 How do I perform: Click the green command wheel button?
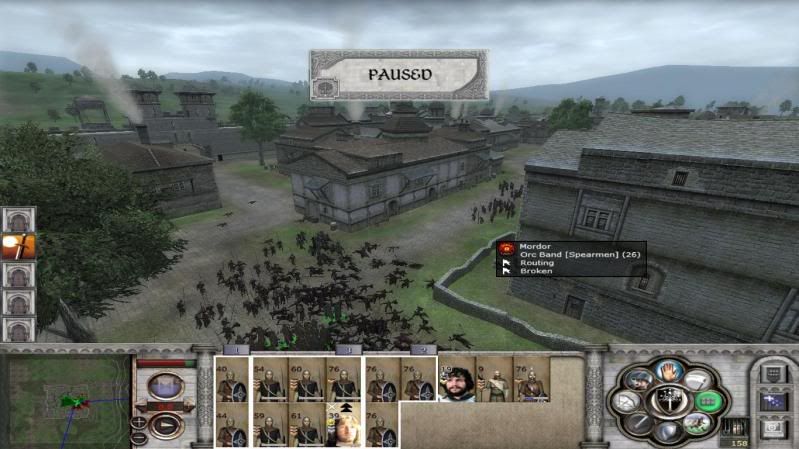pyautogui.click(x=706, y=401)
